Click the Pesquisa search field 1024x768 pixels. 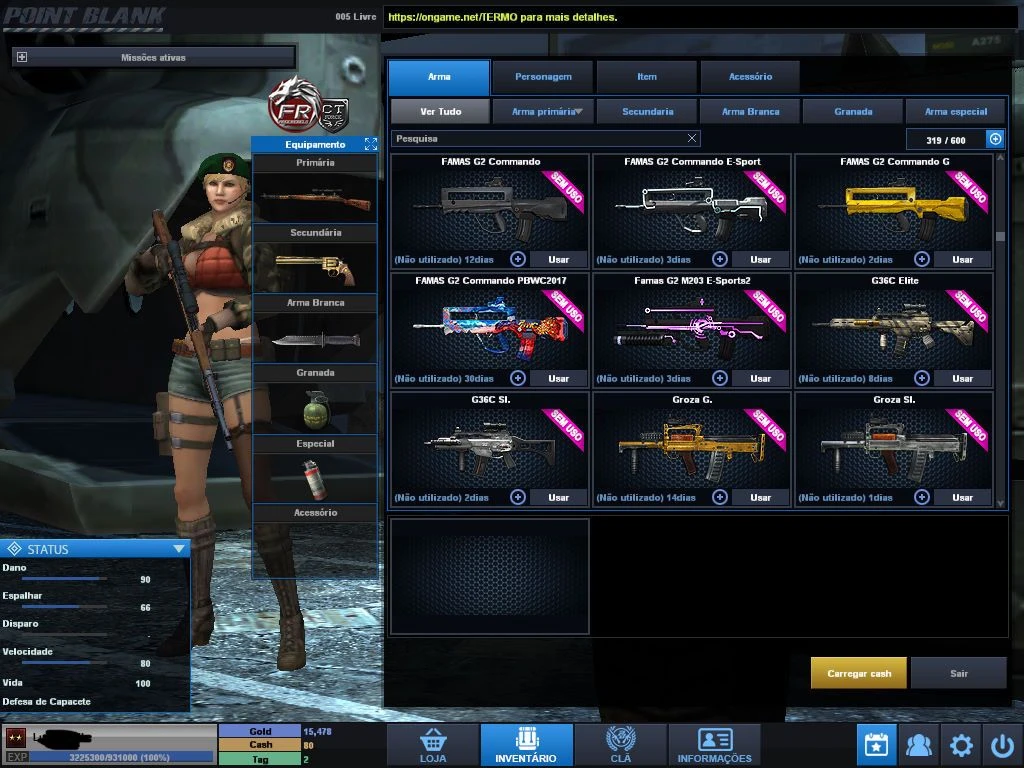pyautogui.click(x=540, y=139)
